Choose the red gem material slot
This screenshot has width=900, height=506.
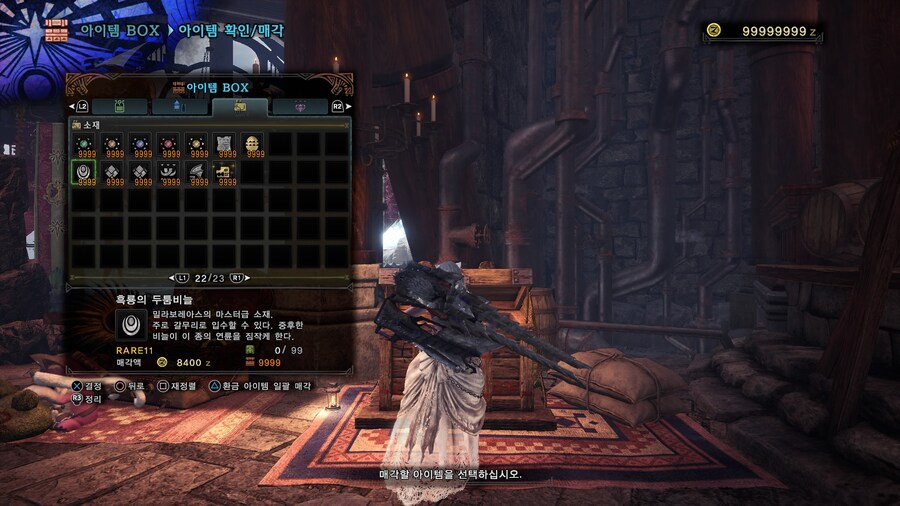click(x=169, y=146)
